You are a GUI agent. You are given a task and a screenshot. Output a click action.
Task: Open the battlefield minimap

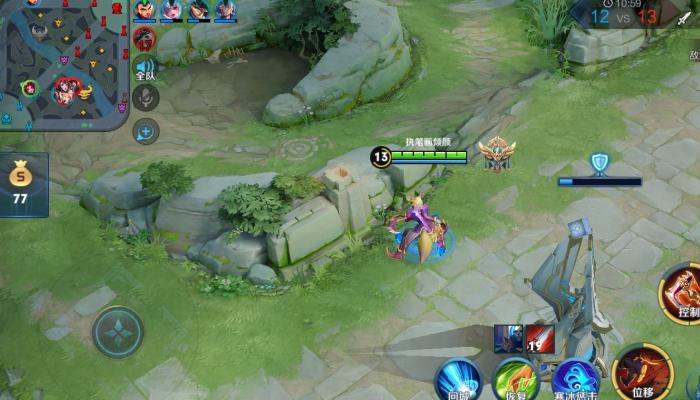[x=63, y=62]
